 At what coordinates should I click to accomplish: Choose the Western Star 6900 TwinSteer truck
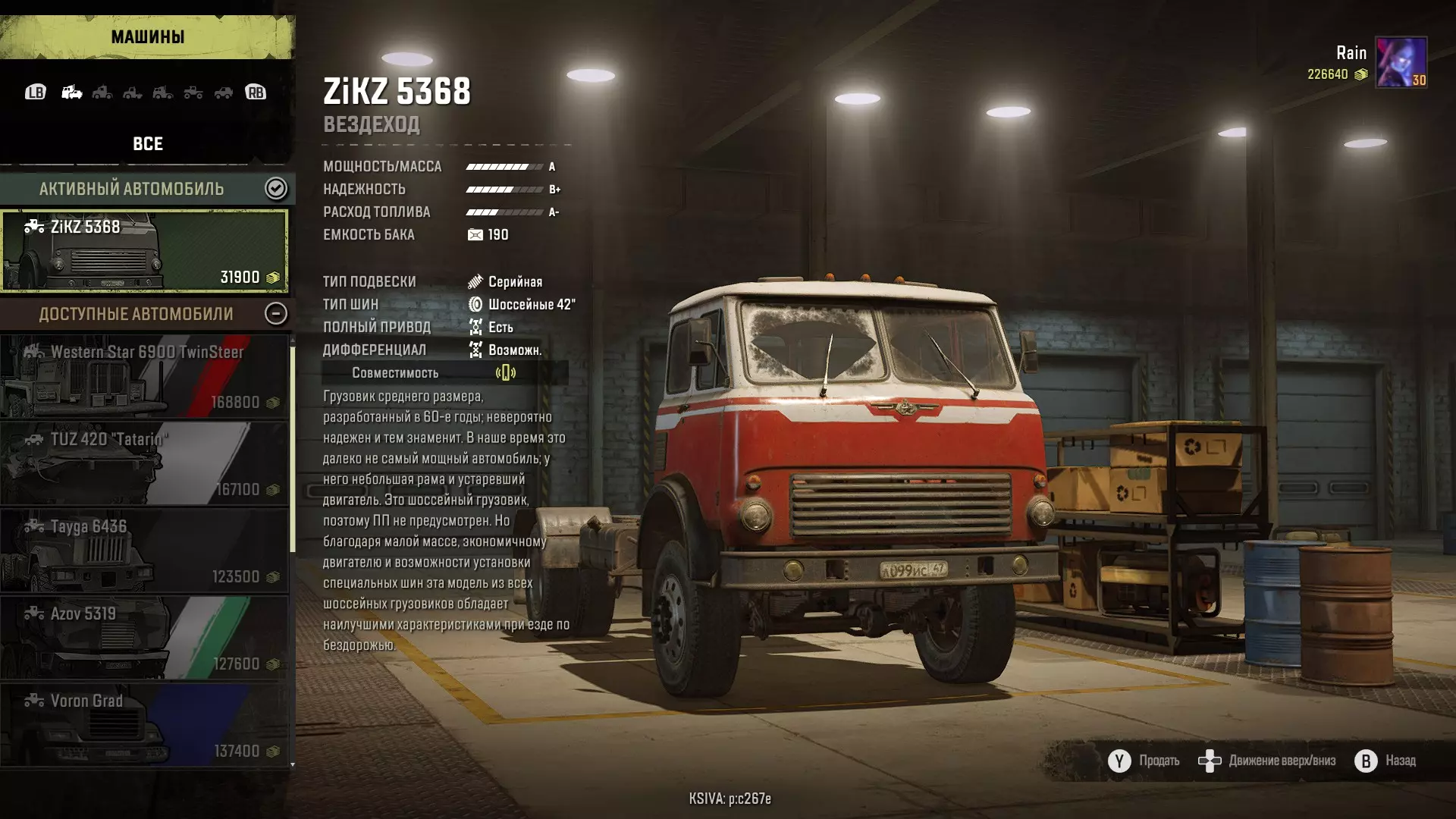[x=144, y=377]
